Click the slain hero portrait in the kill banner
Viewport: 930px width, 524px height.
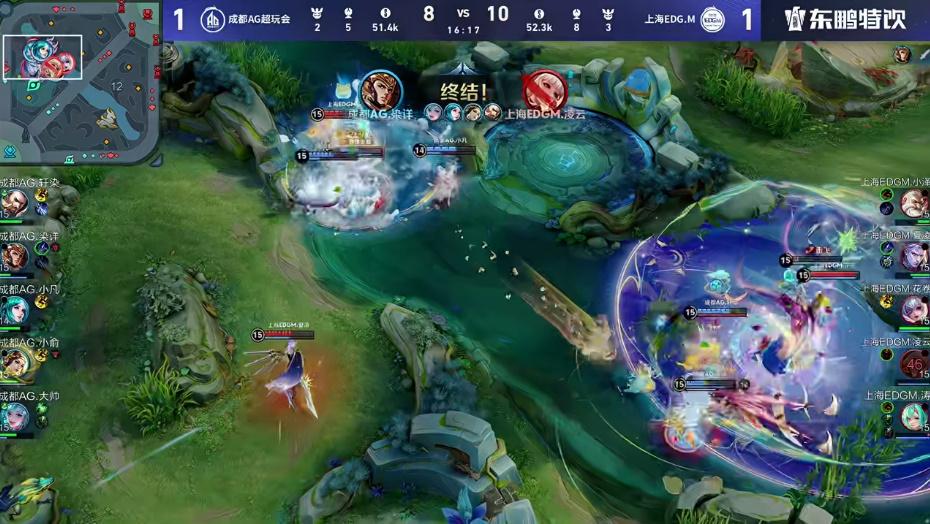544,91
